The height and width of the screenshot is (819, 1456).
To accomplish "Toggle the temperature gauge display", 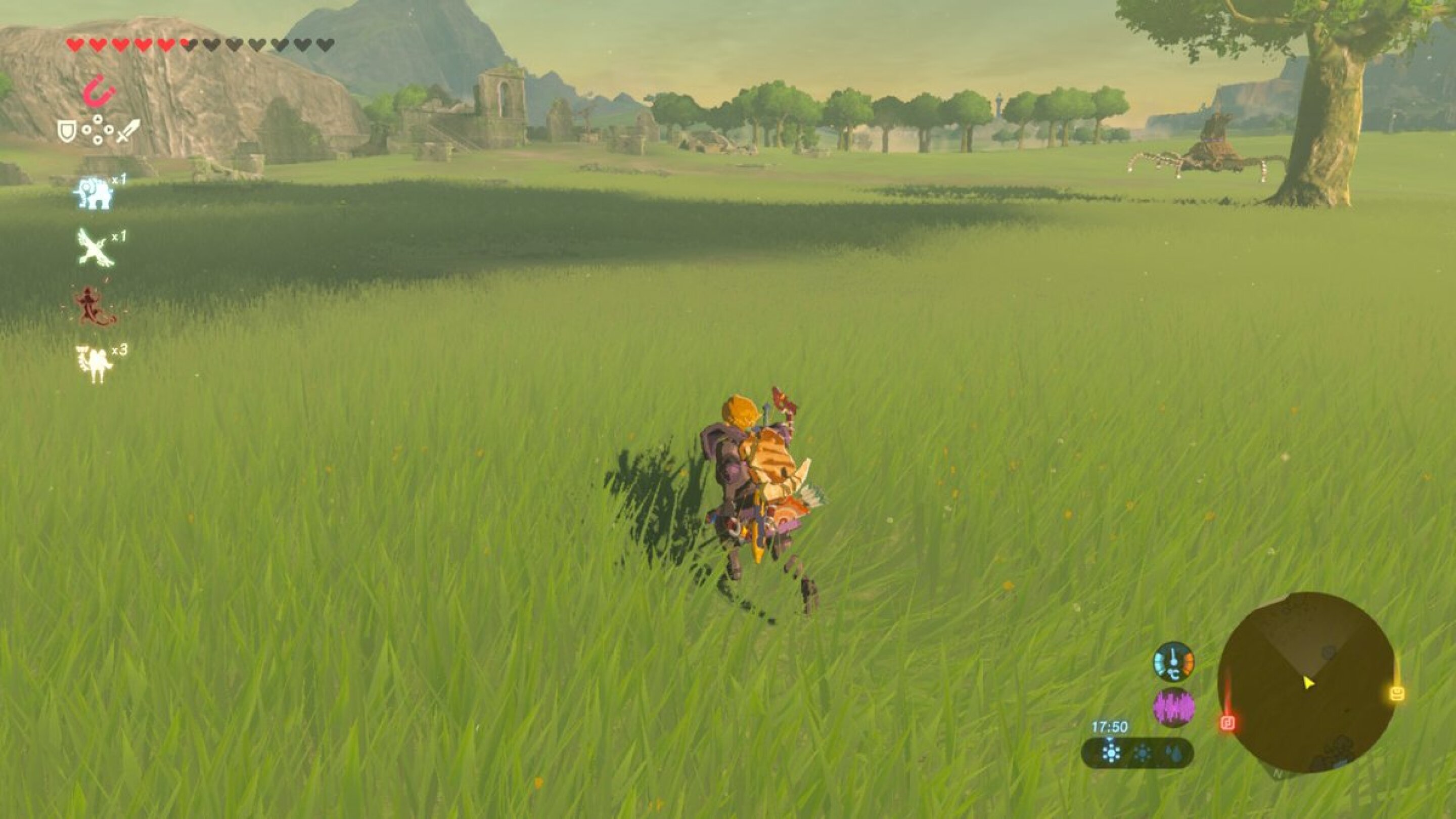I will (x=1174, y=661).
